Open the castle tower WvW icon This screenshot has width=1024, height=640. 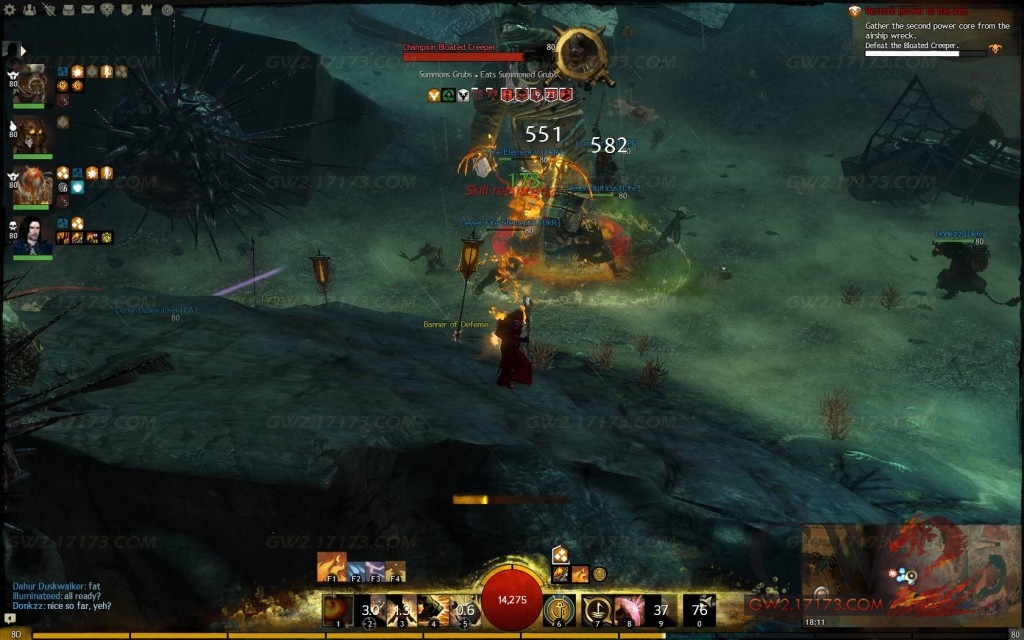[147, 10]
